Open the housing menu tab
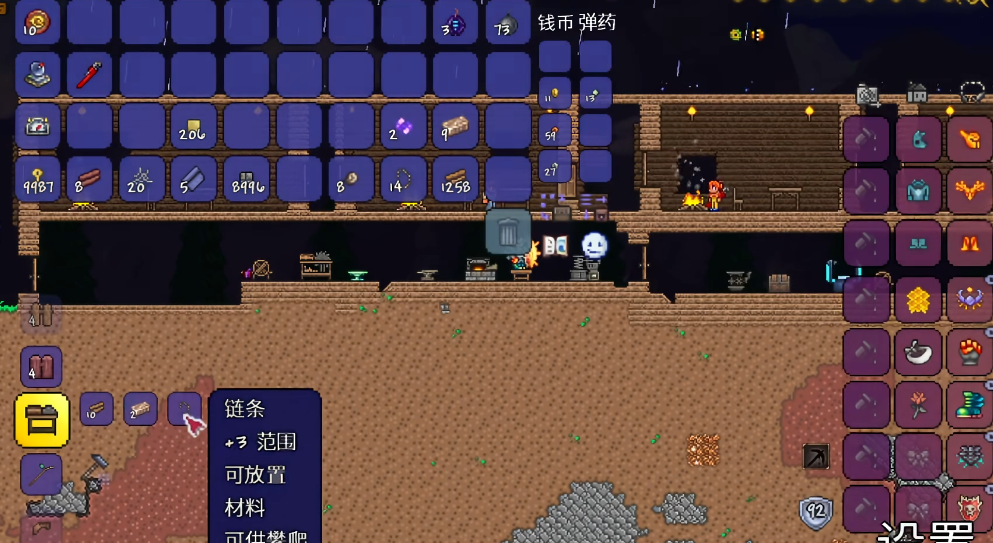The width and height of the screenshot is (993, 543). [917, 94]
